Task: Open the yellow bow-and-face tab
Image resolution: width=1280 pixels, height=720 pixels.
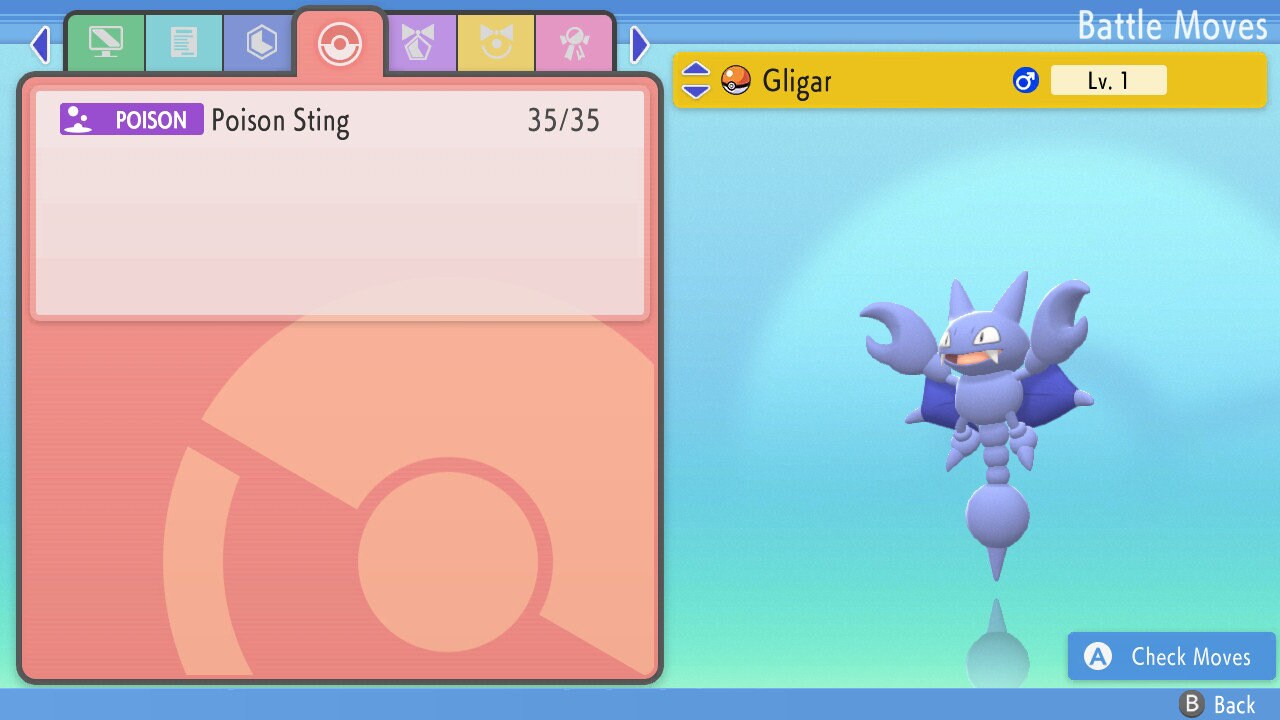Action: pos(496,42)
